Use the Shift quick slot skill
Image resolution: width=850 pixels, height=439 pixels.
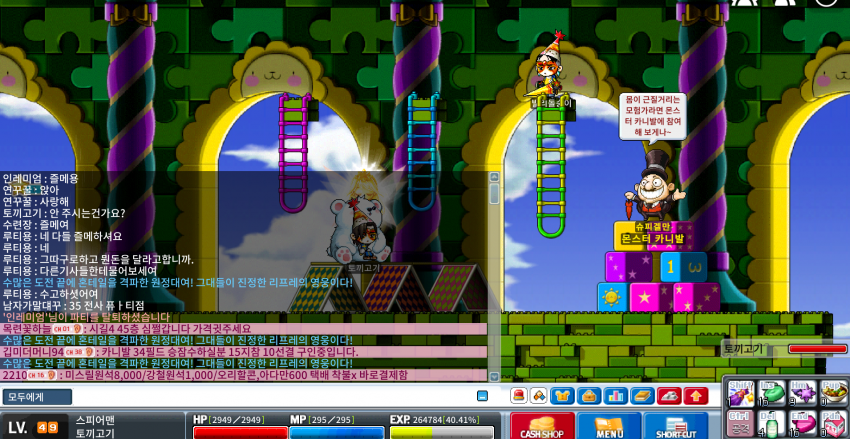pos(740,393)
